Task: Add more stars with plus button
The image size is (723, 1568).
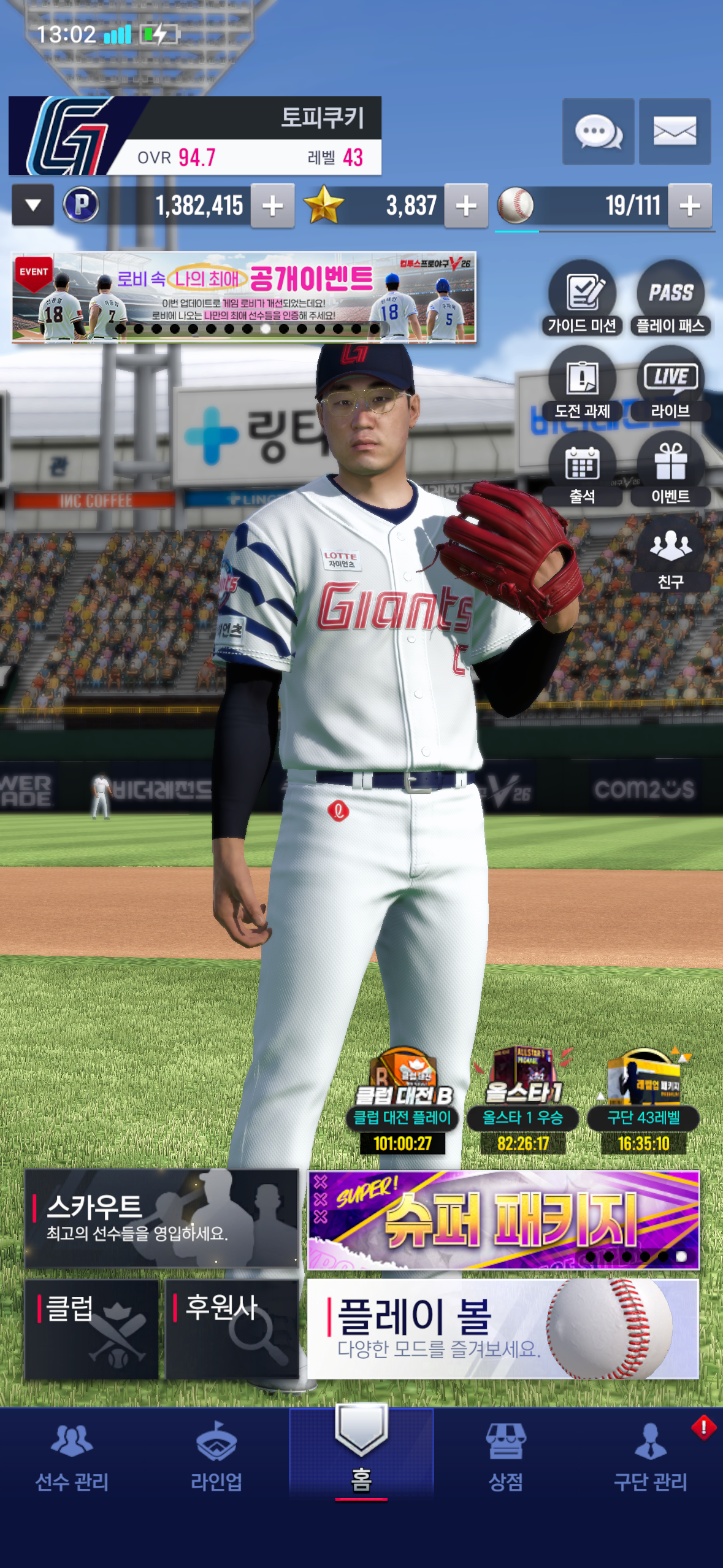Action: pyautogui.click(x=466, y=206)
